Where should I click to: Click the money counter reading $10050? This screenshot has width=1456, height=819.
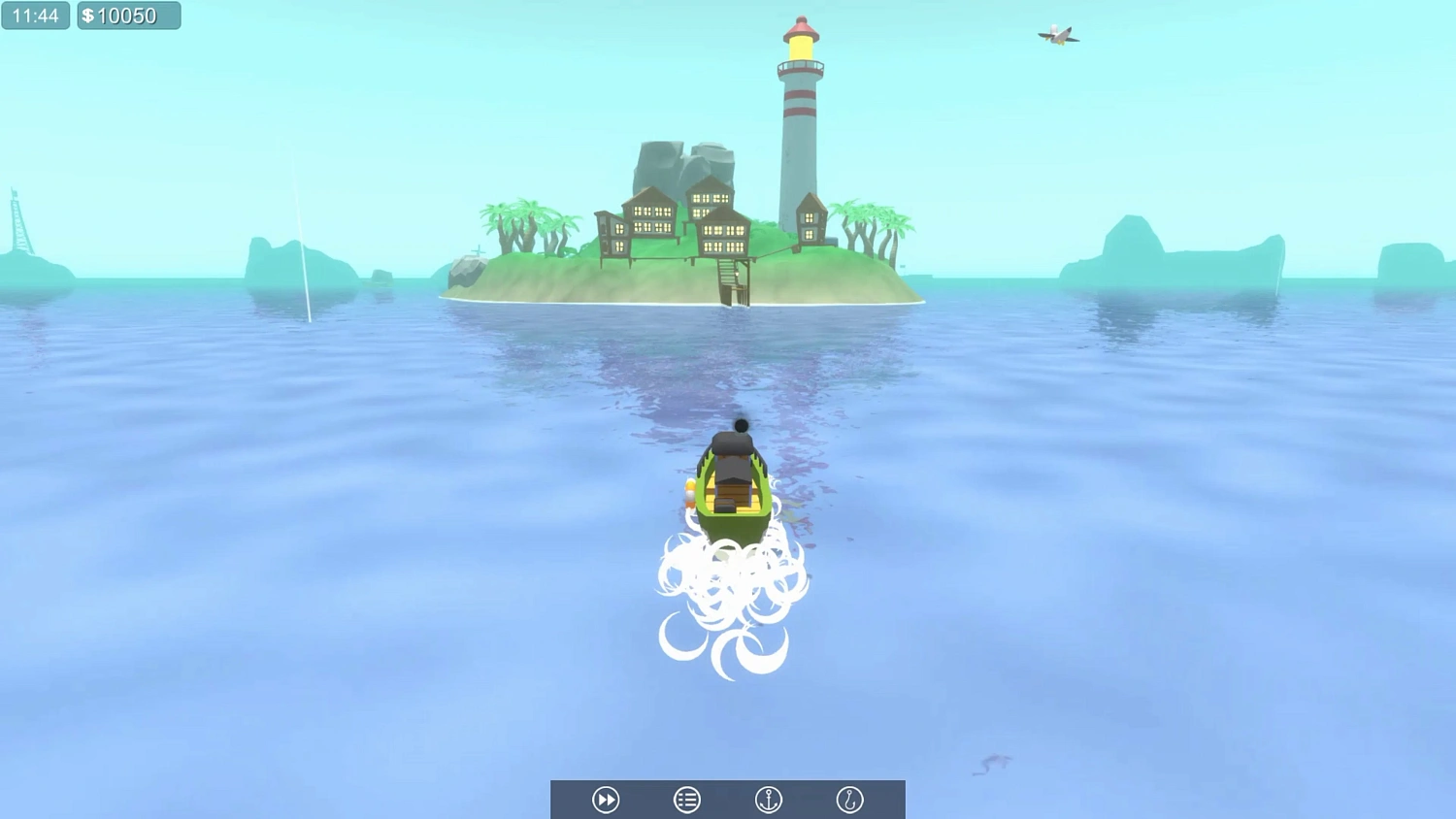tap(128, 15)
